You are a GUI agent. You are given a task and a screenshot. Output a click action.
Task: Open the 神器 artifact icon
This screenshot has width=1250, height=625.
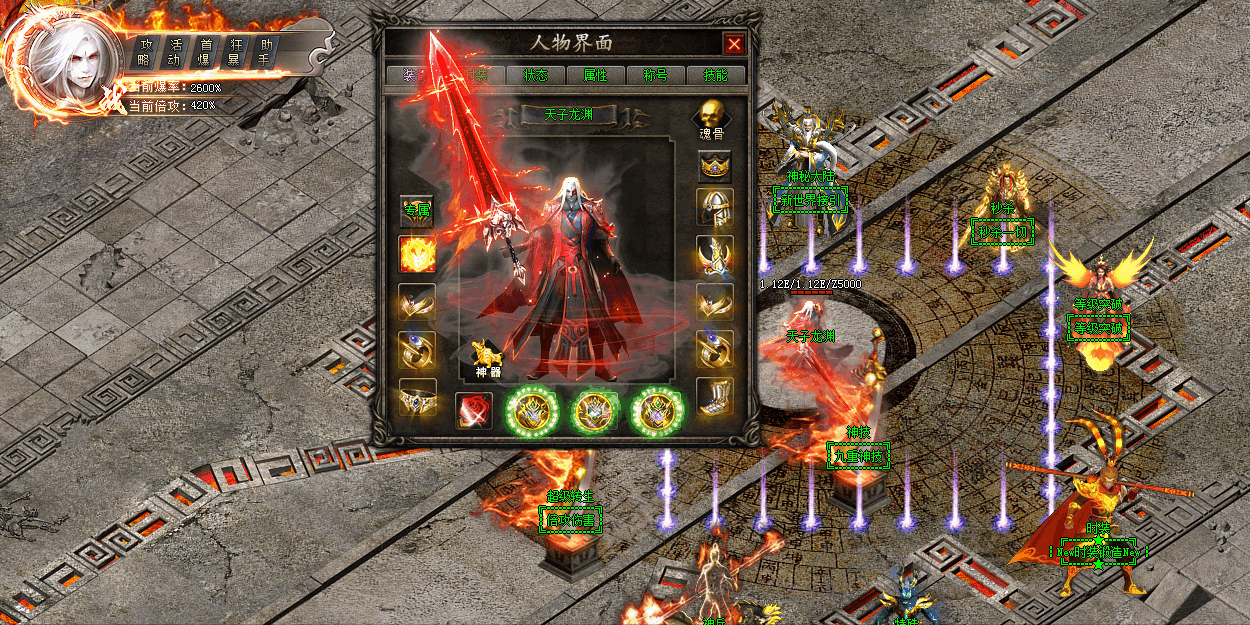[487, 357]
